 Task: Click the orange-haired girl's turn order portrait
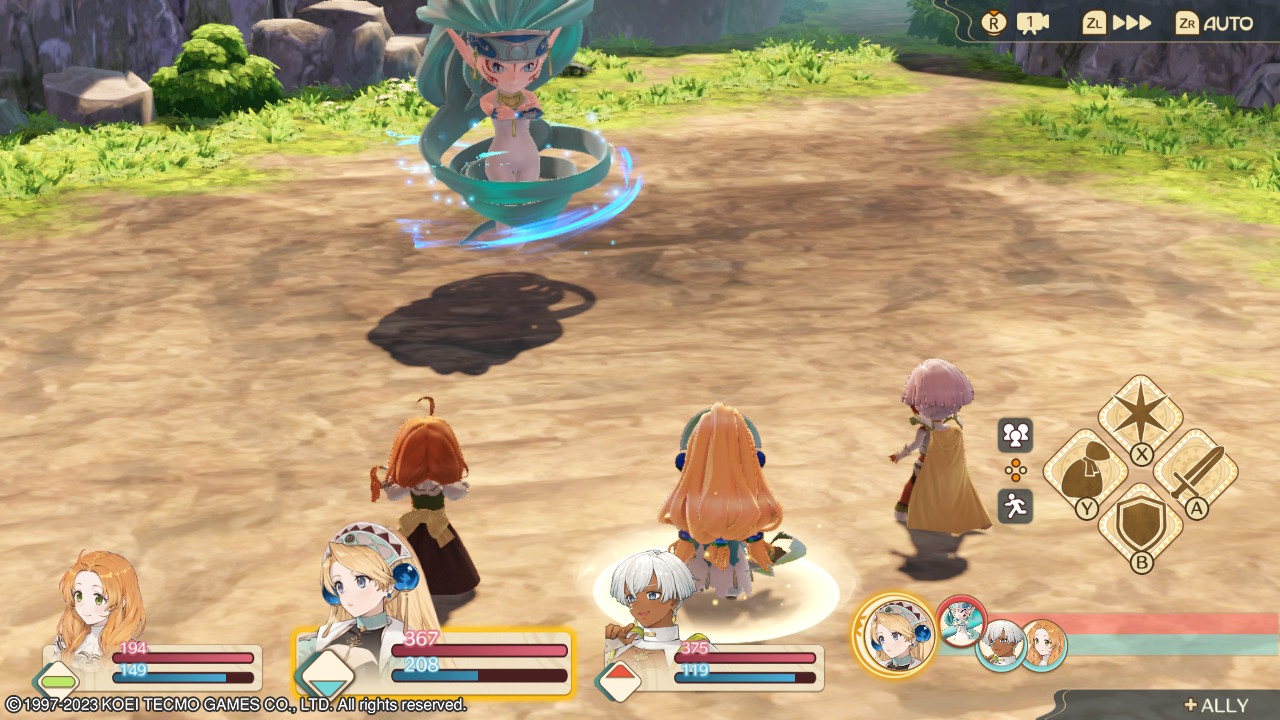(1042, 645)
